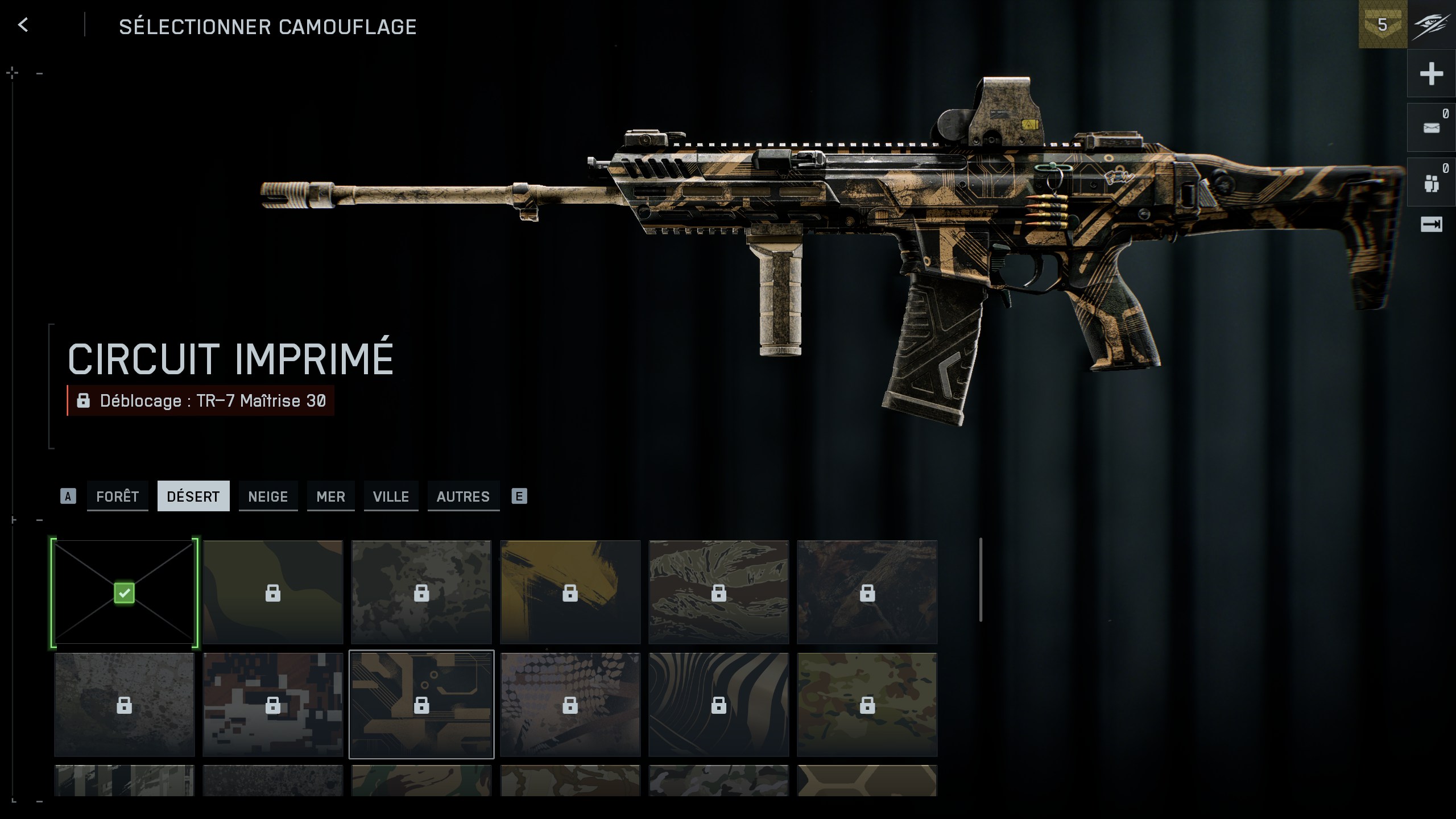Open the squad members icon
The width and height of the screenshot is (1456, 819).
[x=1431, y=183]
